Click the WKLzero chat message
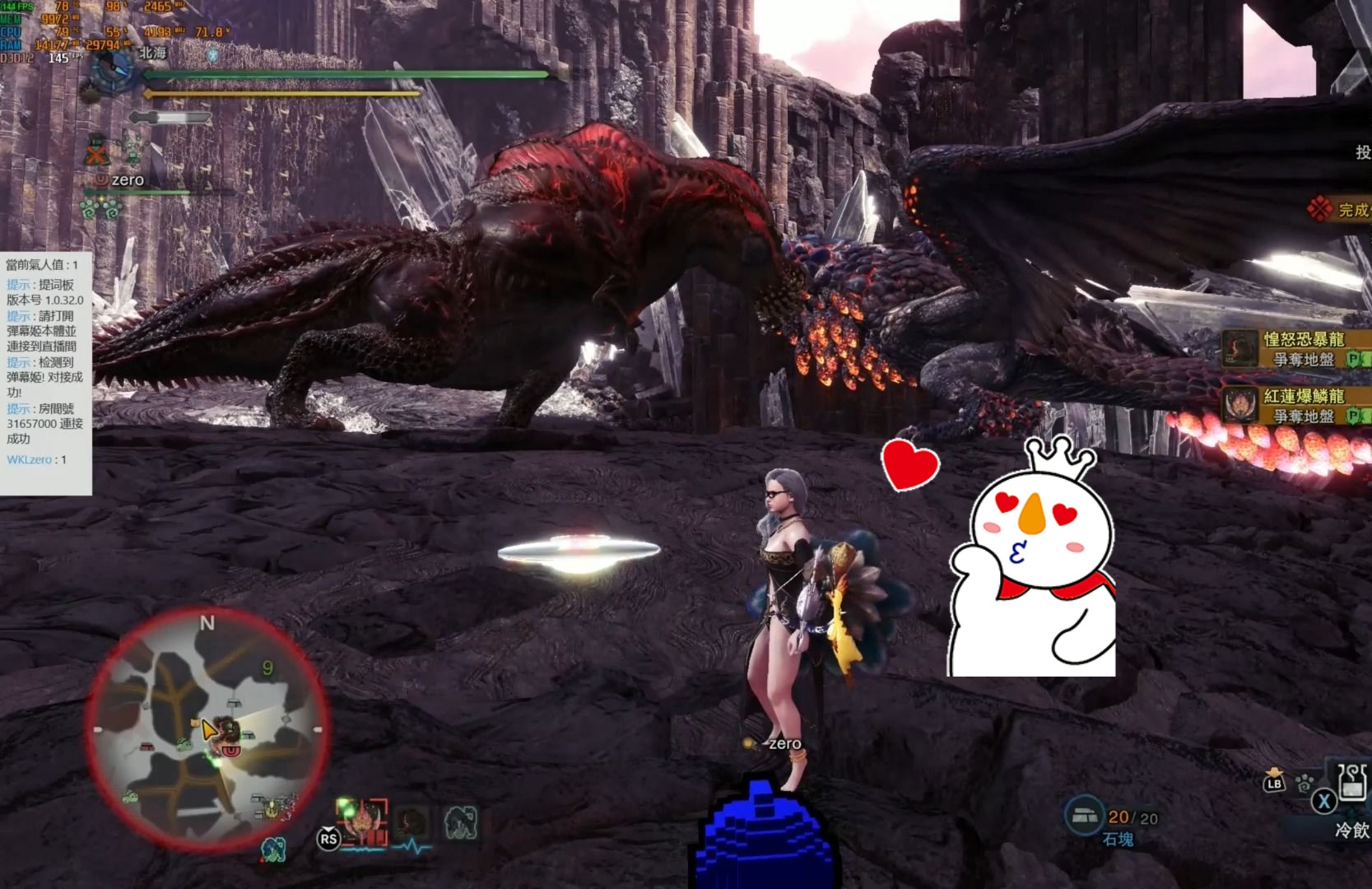This screenshot has width=1372, height=889. point(36,459)
